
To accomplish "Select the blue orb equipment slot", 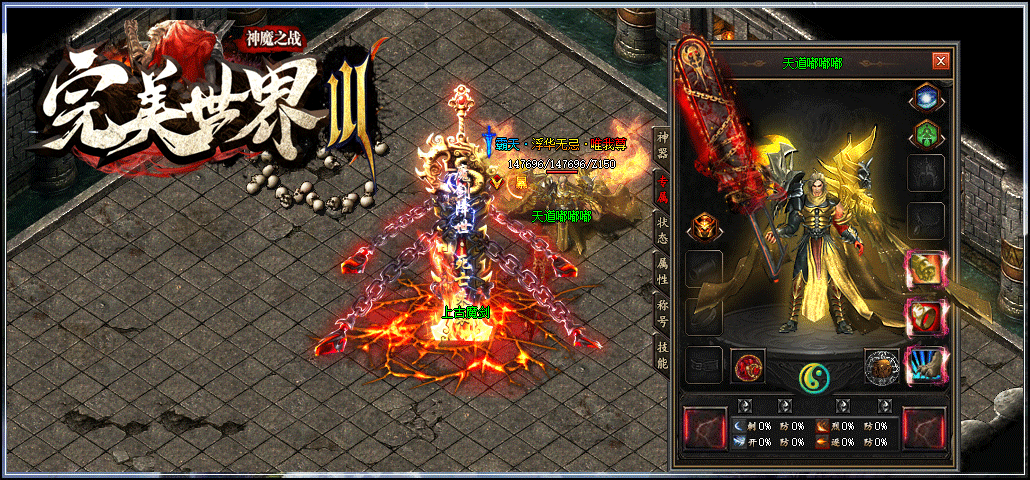I will click(x=925, y=98).
